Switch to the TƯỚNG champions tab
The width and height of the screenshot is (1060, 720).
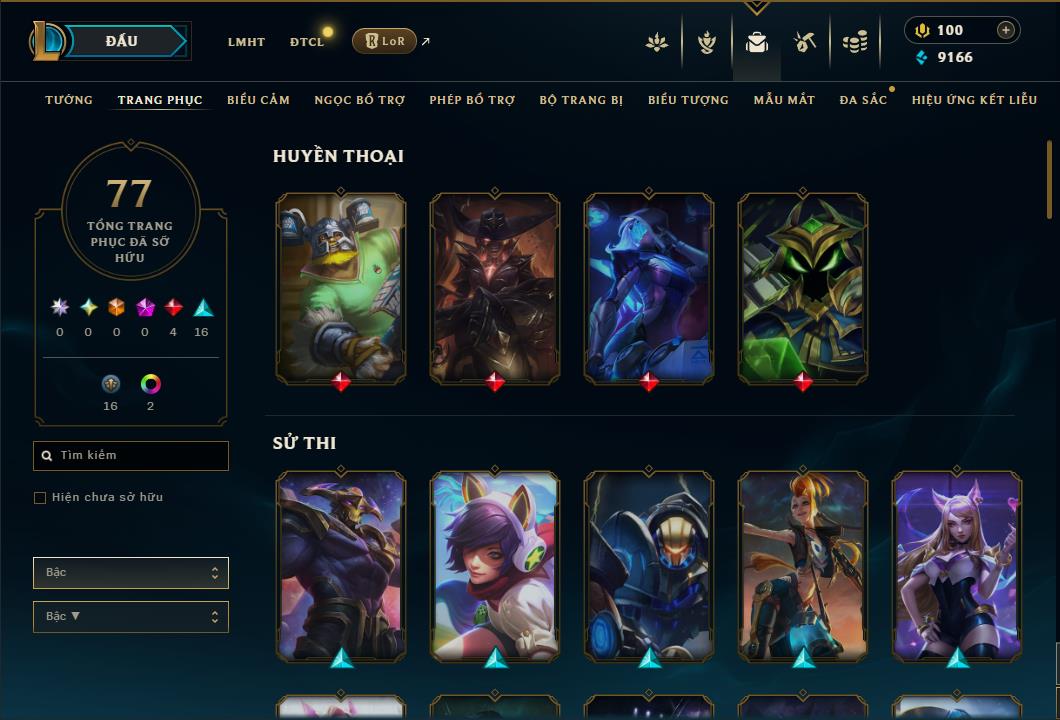click(69, 100)
